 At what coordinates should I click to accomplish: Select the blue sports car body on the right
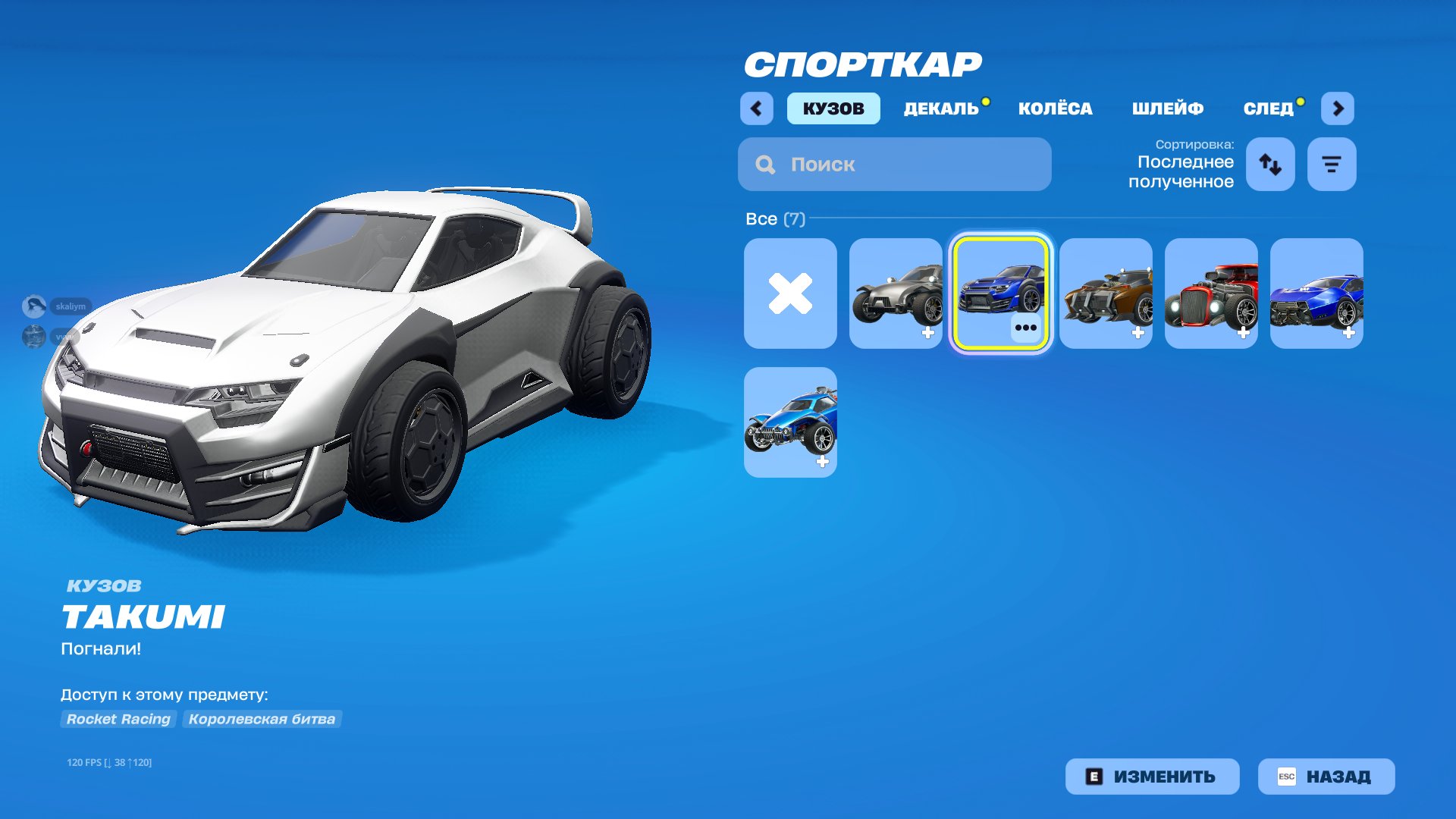pos(1316,295)
